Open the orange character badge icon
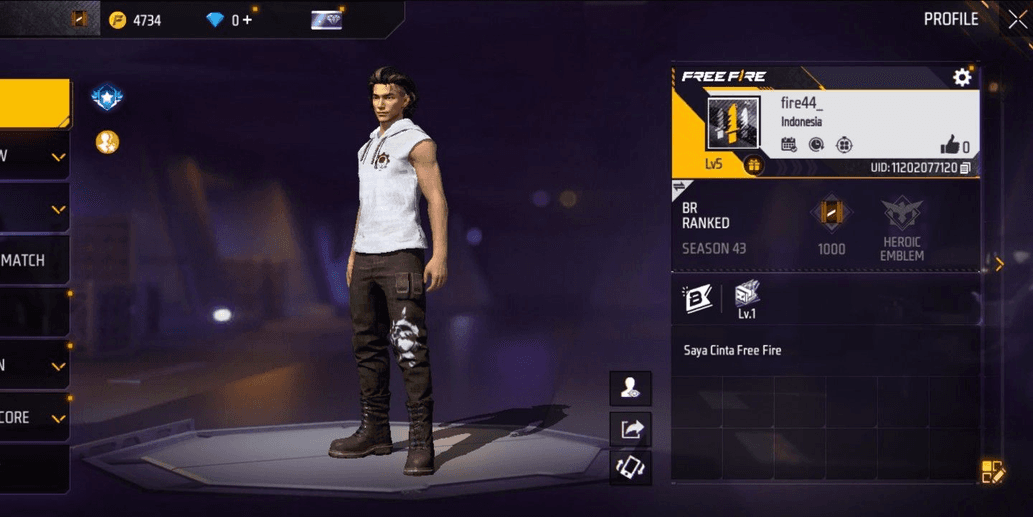The height and width of the screenshot is (517, 1033). pyautogui.click(x=107, y=142)
